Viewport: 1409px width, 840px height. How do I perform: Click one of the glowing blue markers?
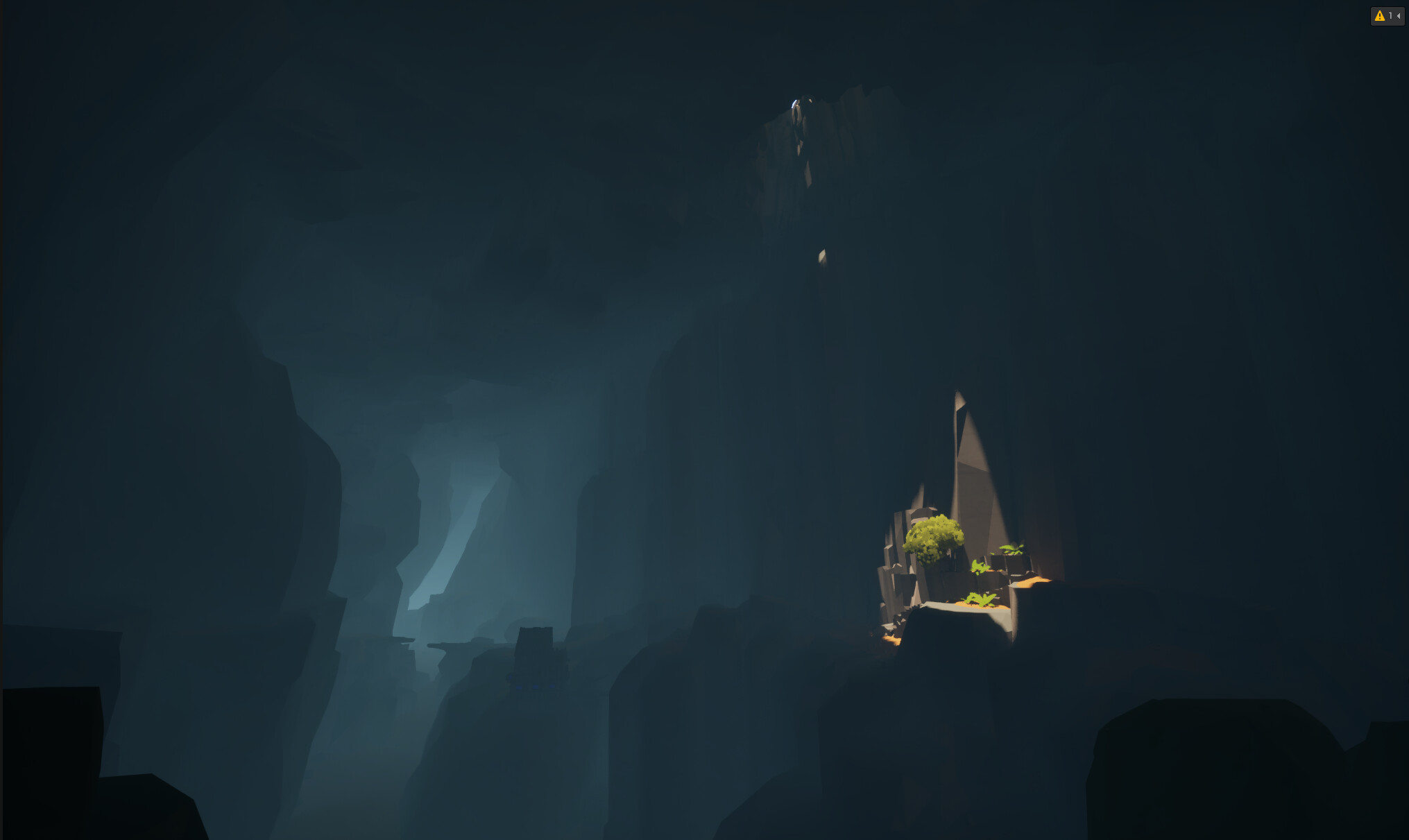(x=536, y=687)
